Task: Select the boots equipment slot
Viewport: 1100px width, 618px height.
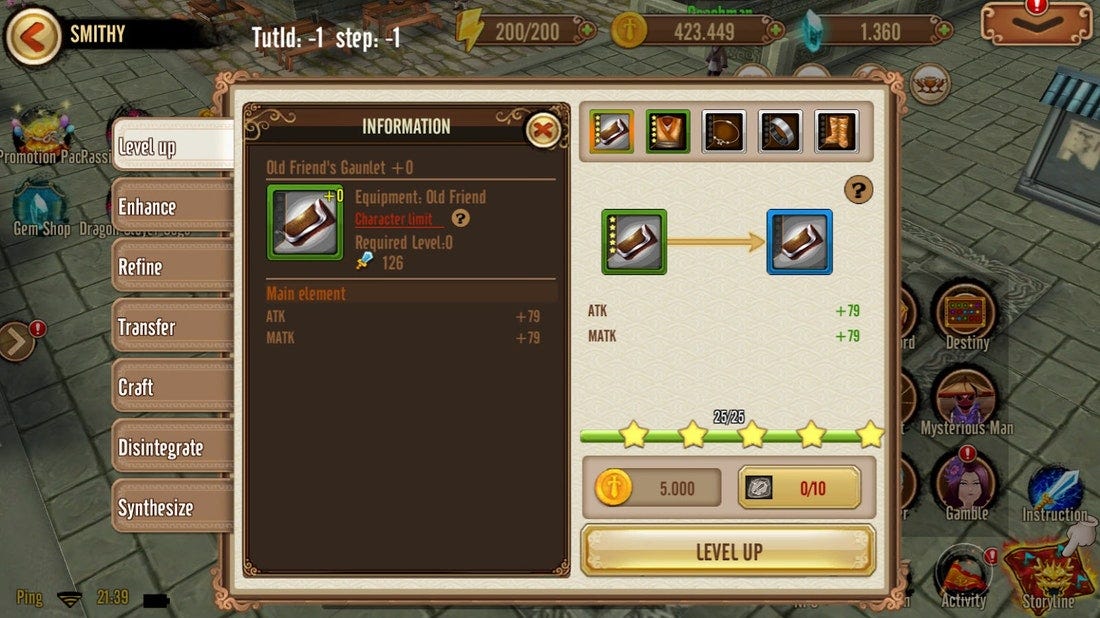Action: pyautogui.click(x=836, y=132)
